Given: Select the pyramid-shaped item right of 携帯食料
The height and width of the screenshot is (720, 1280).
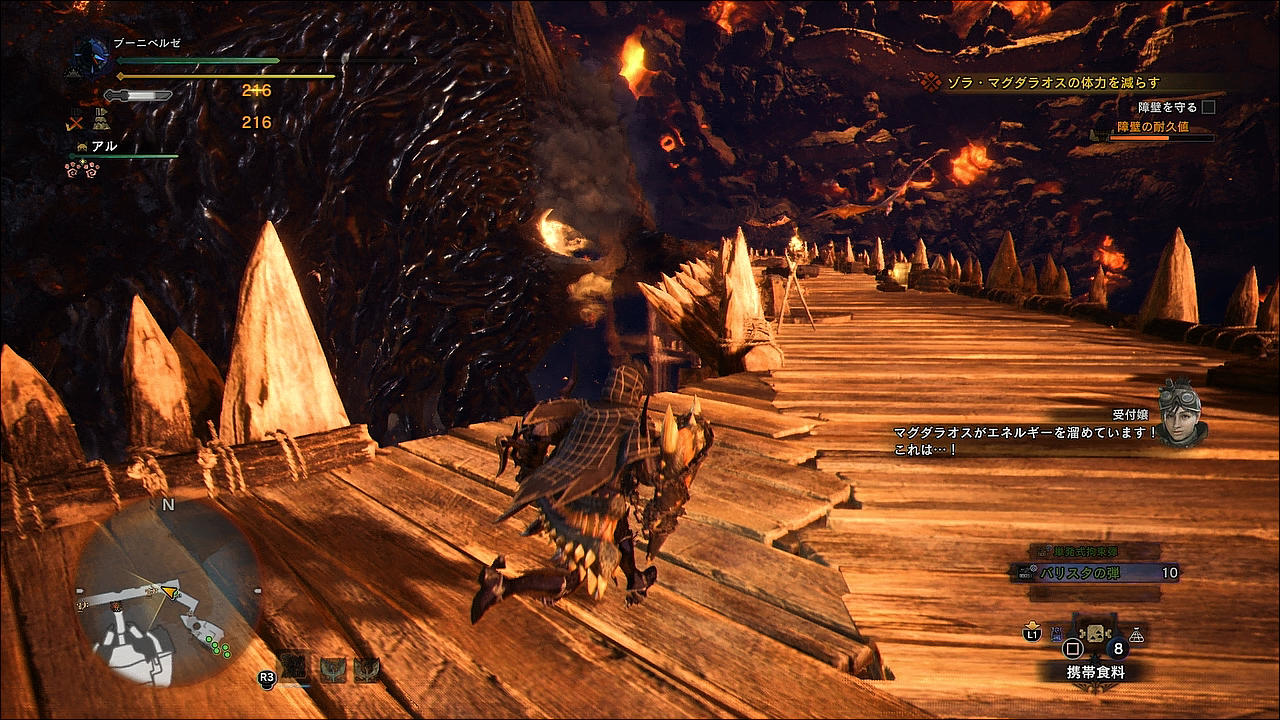Looking at the screenshot, I should pos(1136,634).
